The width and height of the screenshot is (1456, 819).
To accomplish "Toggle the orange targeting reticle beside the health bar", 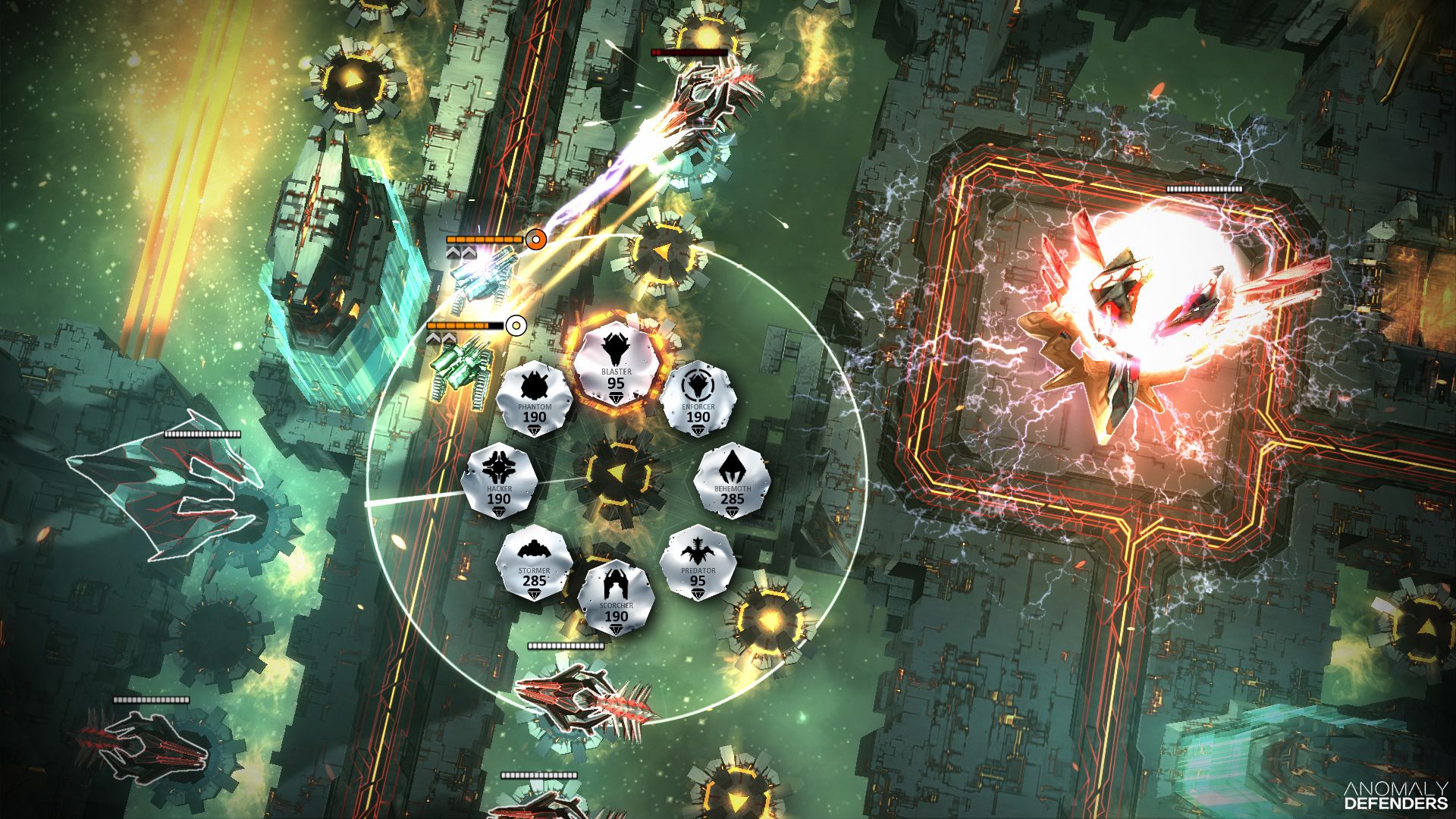I will pos(536,237).
